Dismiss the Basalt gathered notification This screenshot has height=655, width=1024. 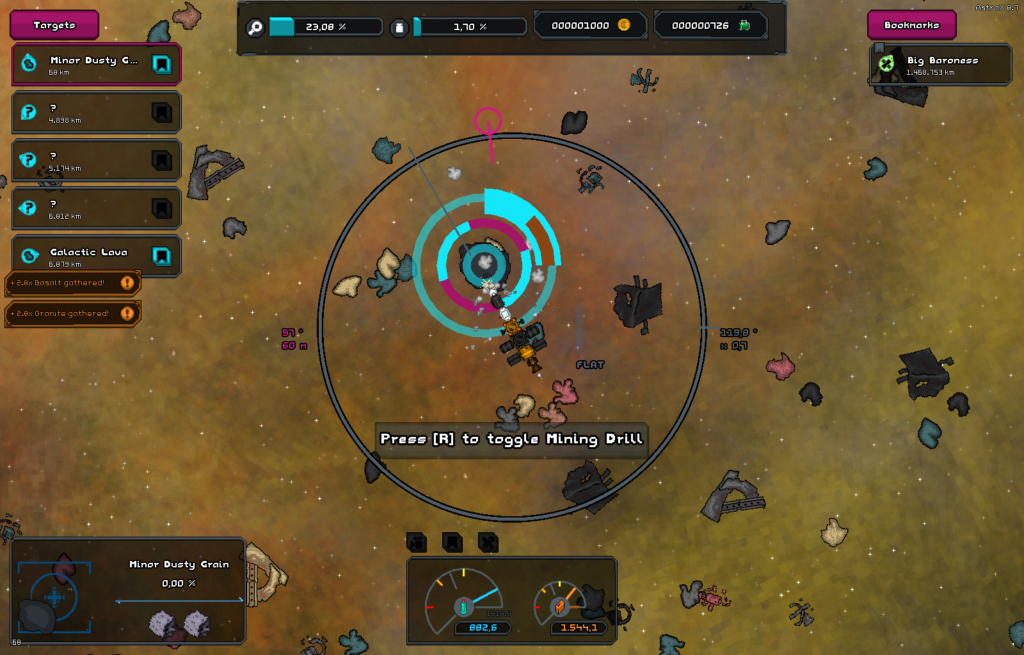coord(127,284)
